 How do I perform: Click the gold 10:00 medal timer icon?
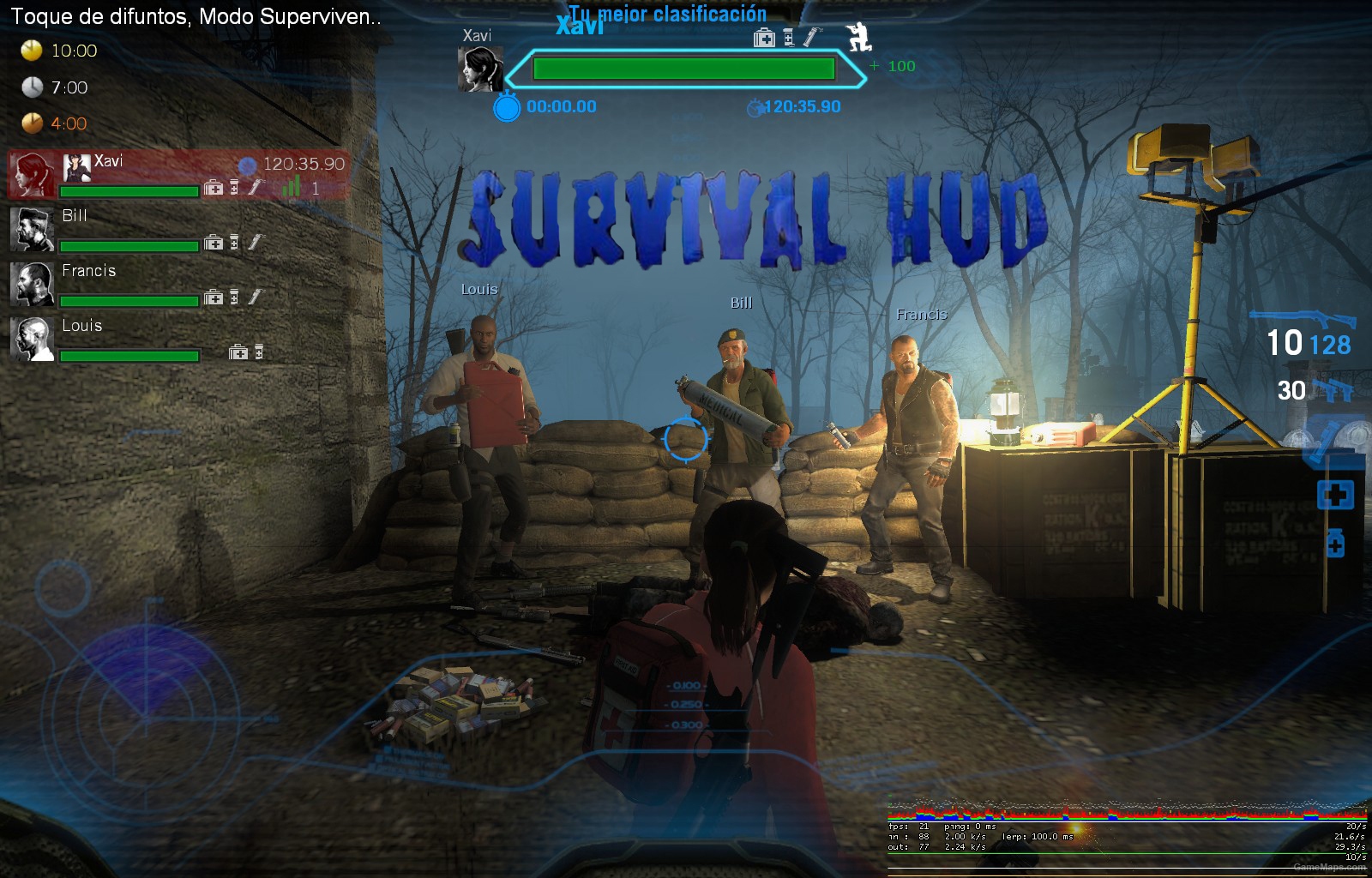(31, 51)
